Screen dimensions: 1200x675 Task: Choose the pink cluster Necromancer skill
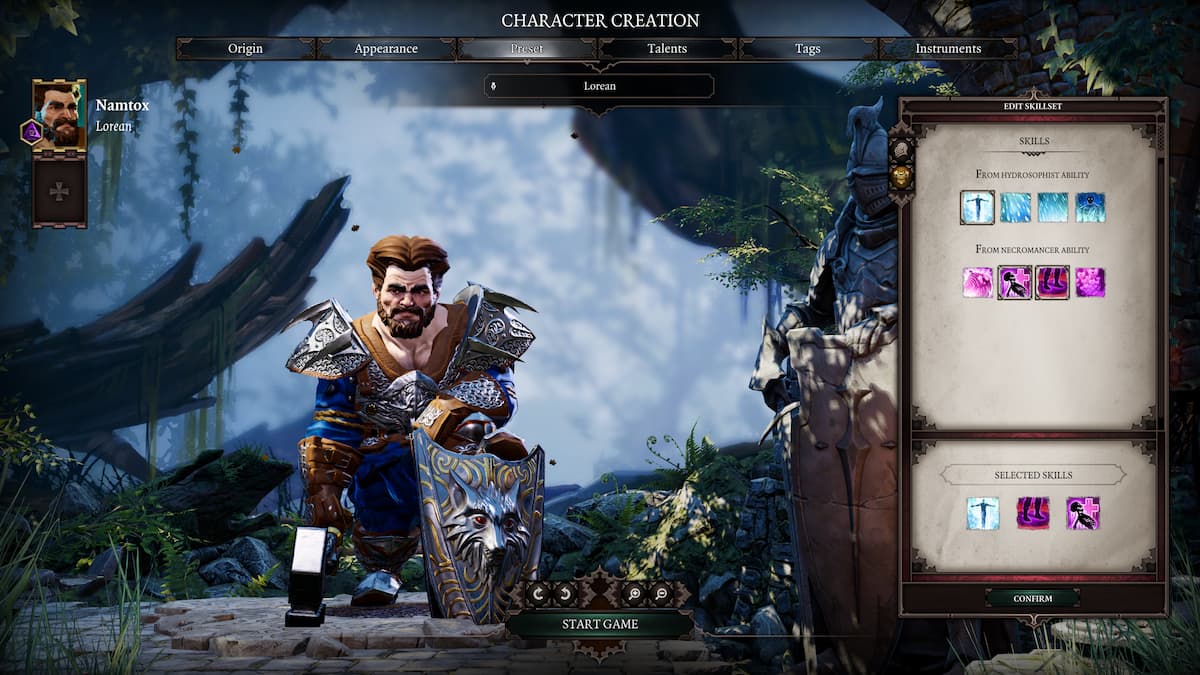(1090, 282)
